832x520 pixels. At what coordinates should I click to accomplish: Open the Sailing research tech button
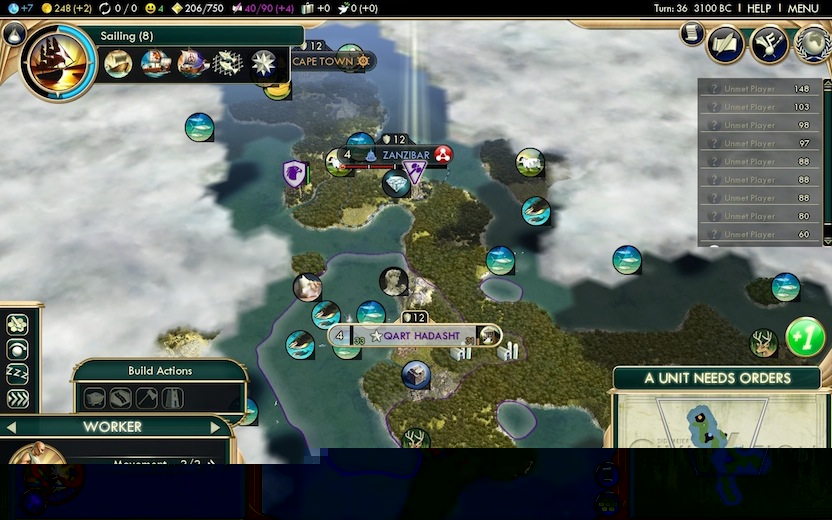point(58,62)
